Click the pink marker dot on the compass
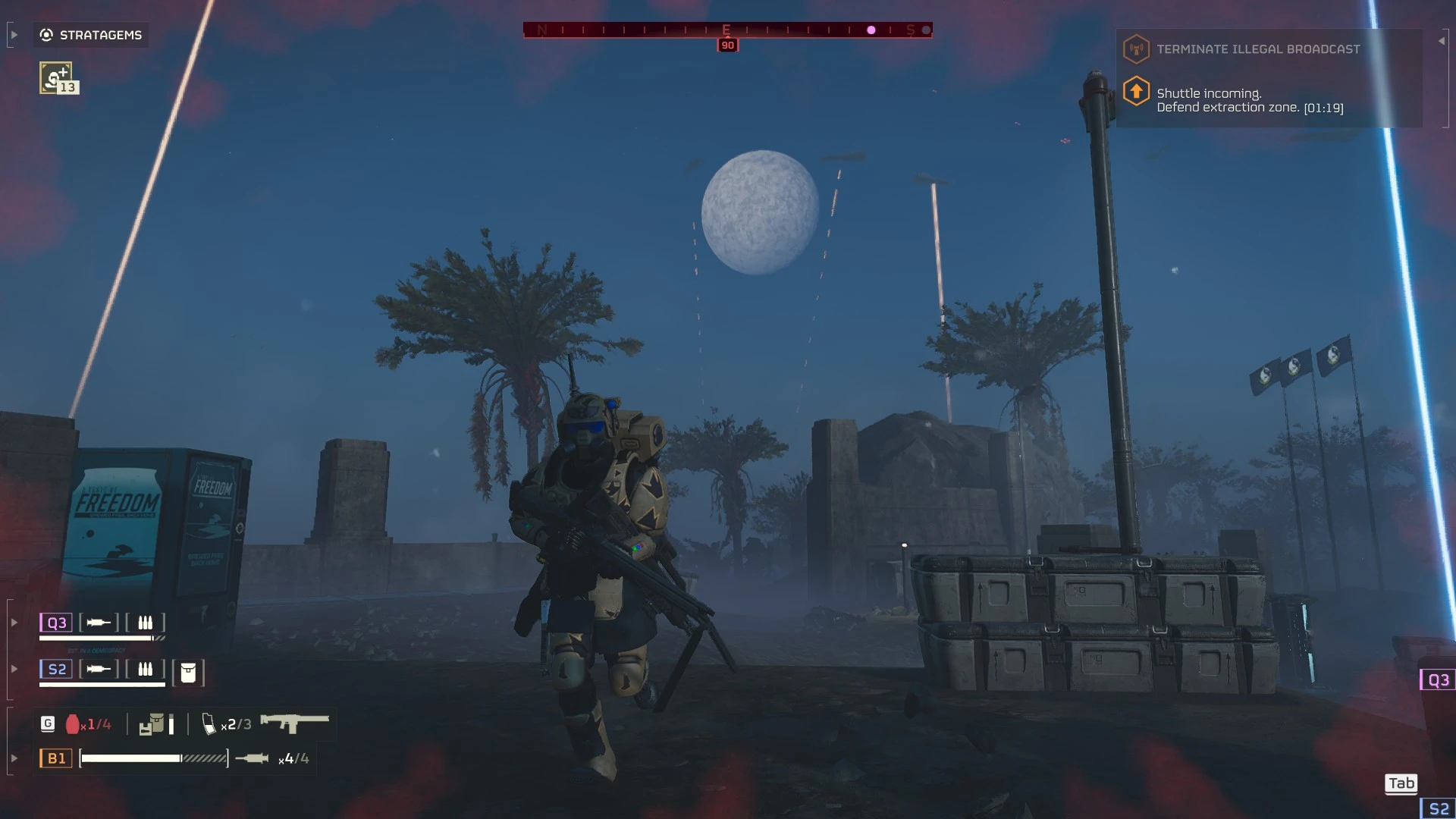 pos(871,30)
